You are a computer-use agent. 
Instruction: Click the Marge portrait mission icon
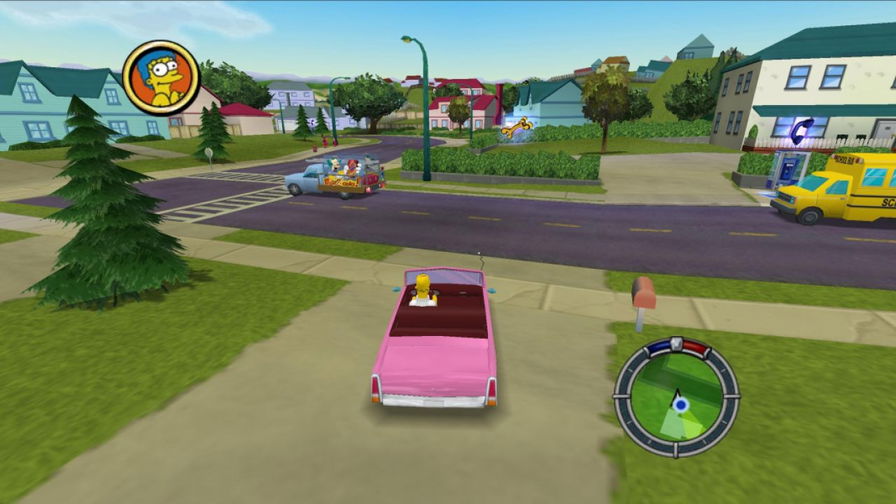(160, 78)
